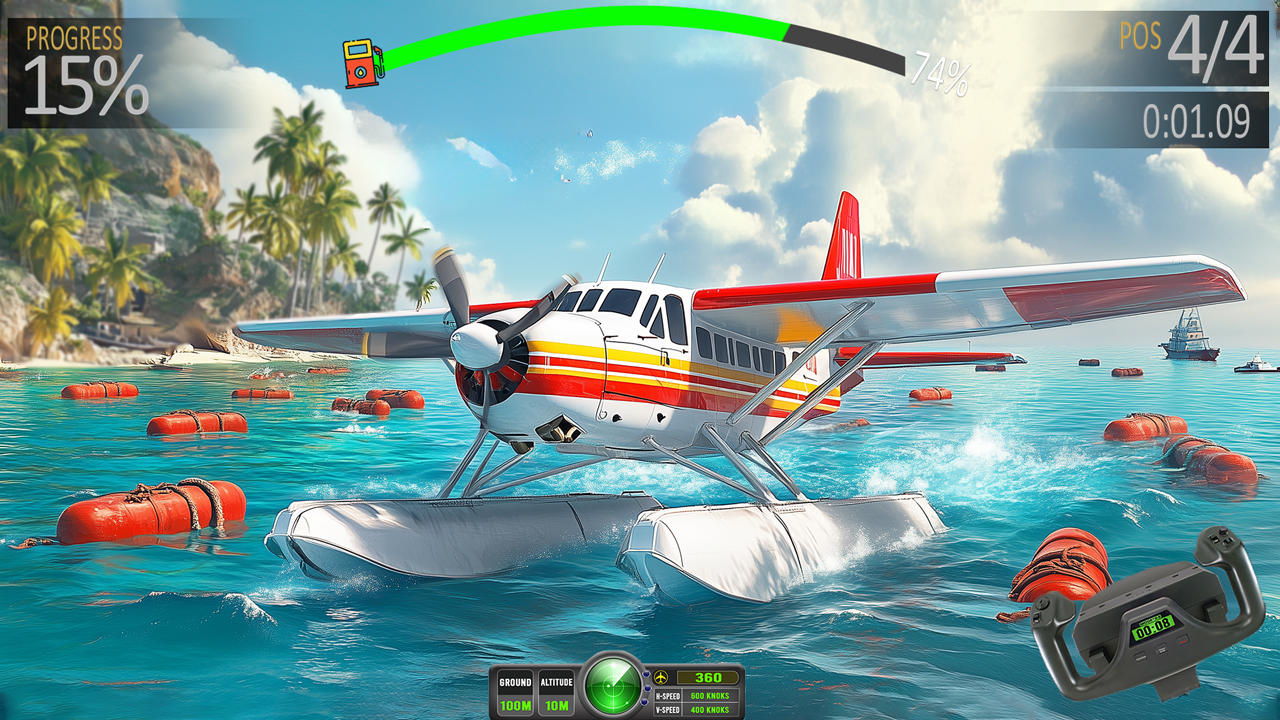The image size is (1280, 720).
Task: Toggle the middle blue indicator dot
Action: (x=647, y=688)
